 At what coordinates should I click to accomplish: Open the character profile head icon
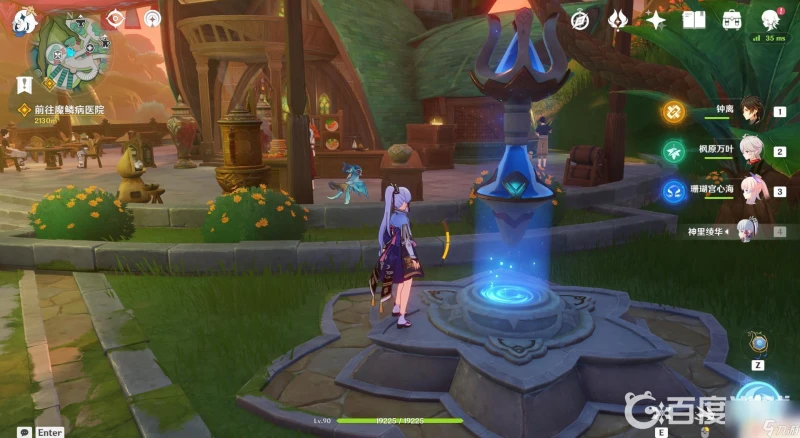coord(771,19)
